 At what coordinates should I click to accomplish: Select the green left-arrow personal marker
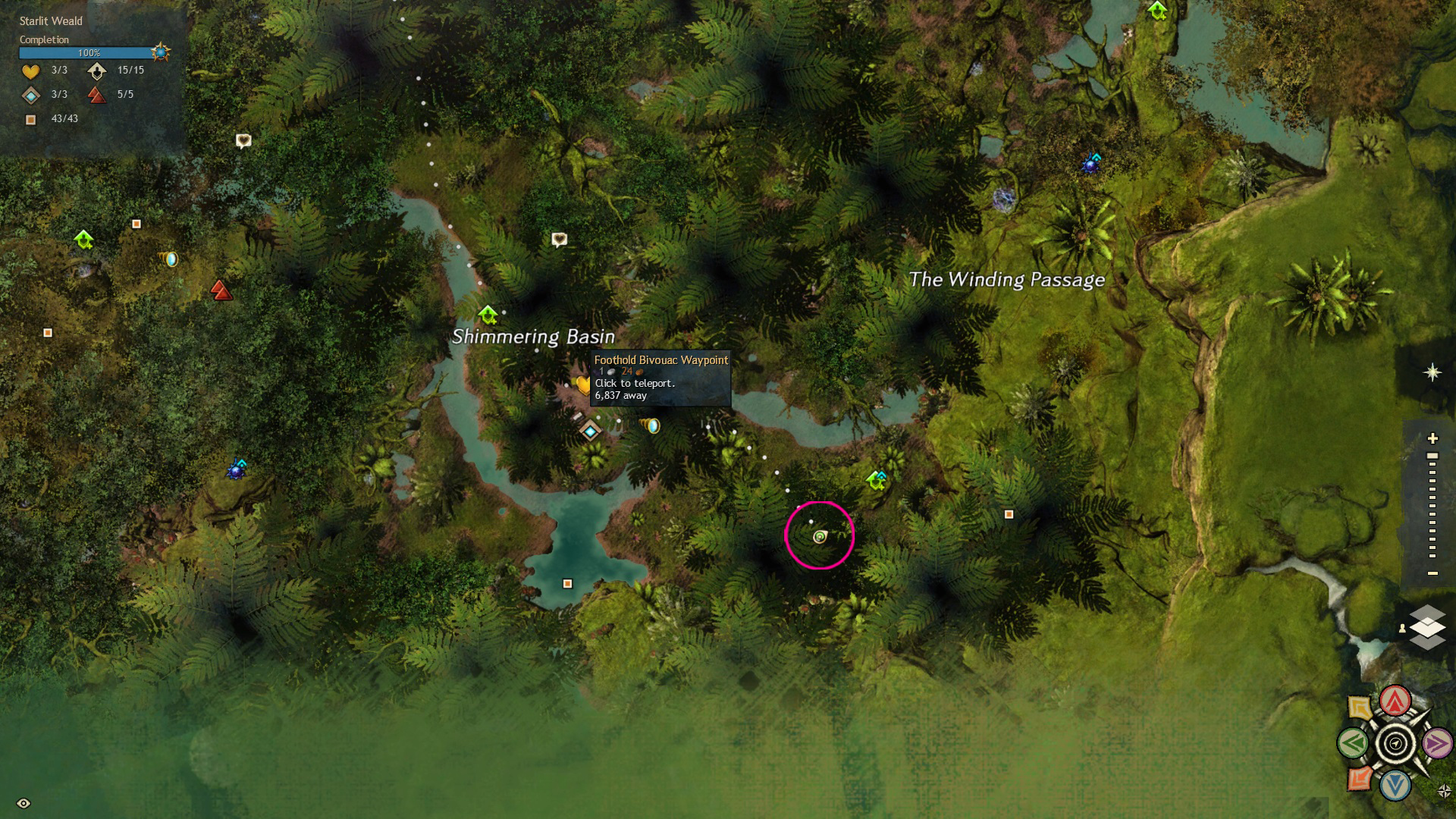1353,744
